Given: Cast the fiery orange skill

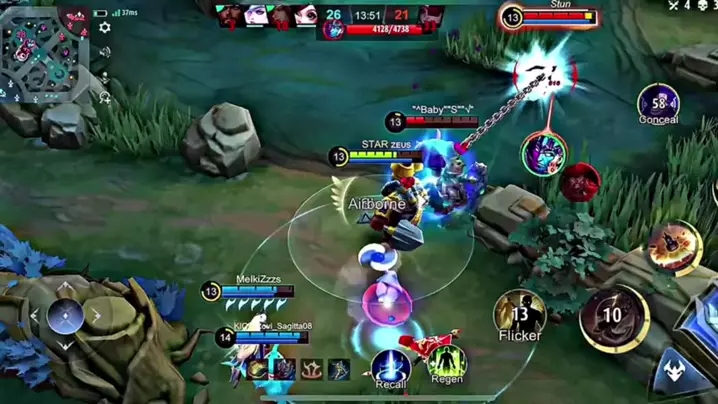Looking at the screenshot, I should tap(672, 247).
